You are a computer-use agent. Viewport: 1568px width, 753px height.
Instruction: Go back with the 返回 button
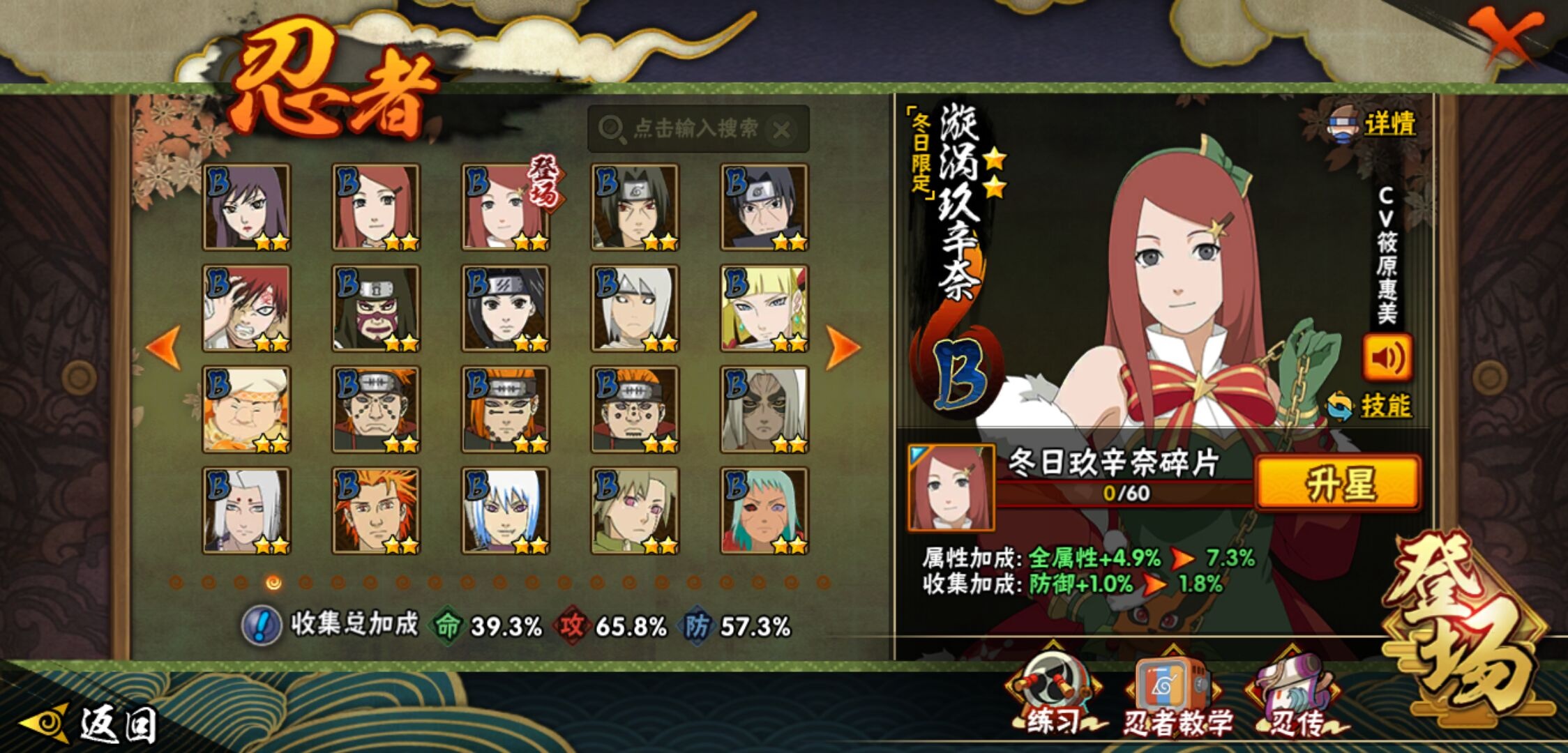coord(91,724)
